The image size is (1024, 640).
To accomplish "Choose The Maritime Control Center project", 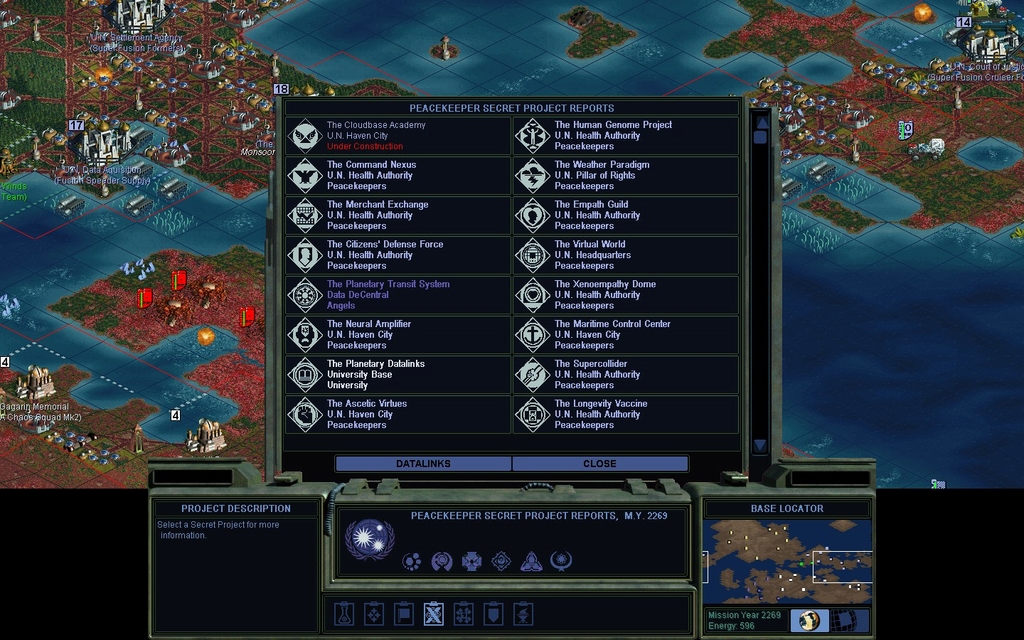I will [626, 335].
